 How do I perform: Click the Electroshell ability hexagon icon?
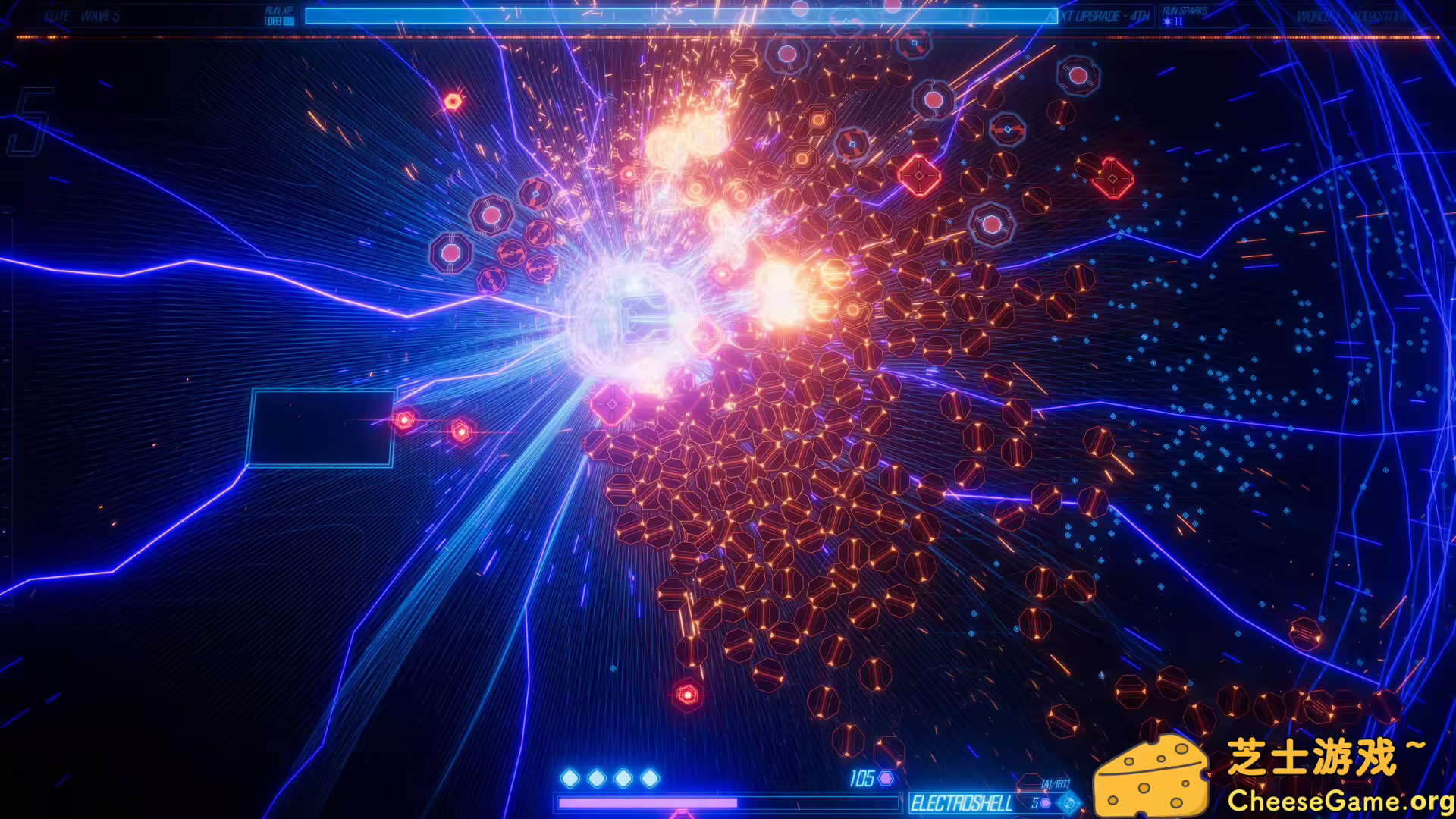tap(1046, 802)
